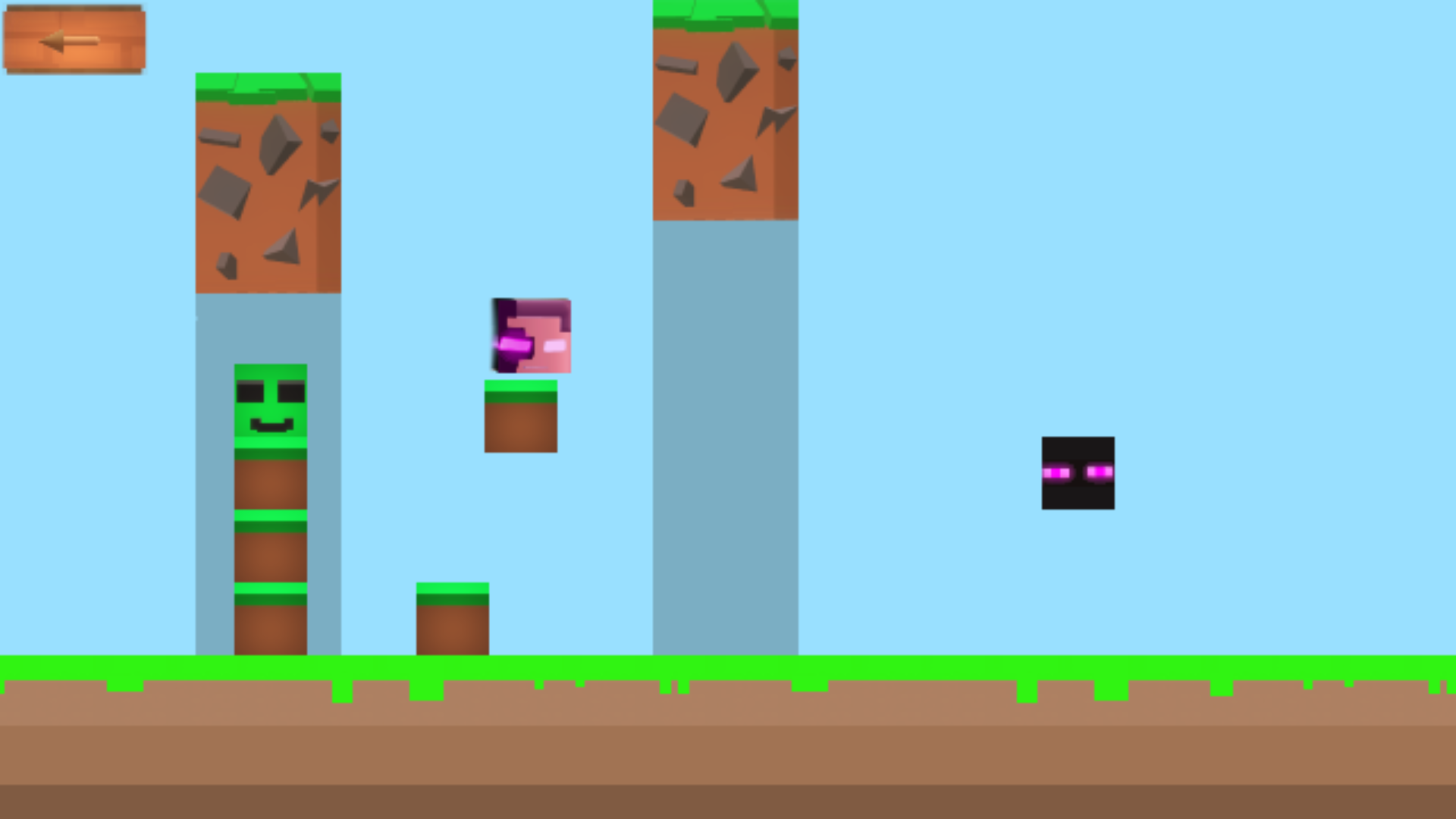Click the Enderman face with pink eyes

pyautogui.click(x=1078, y=472)
